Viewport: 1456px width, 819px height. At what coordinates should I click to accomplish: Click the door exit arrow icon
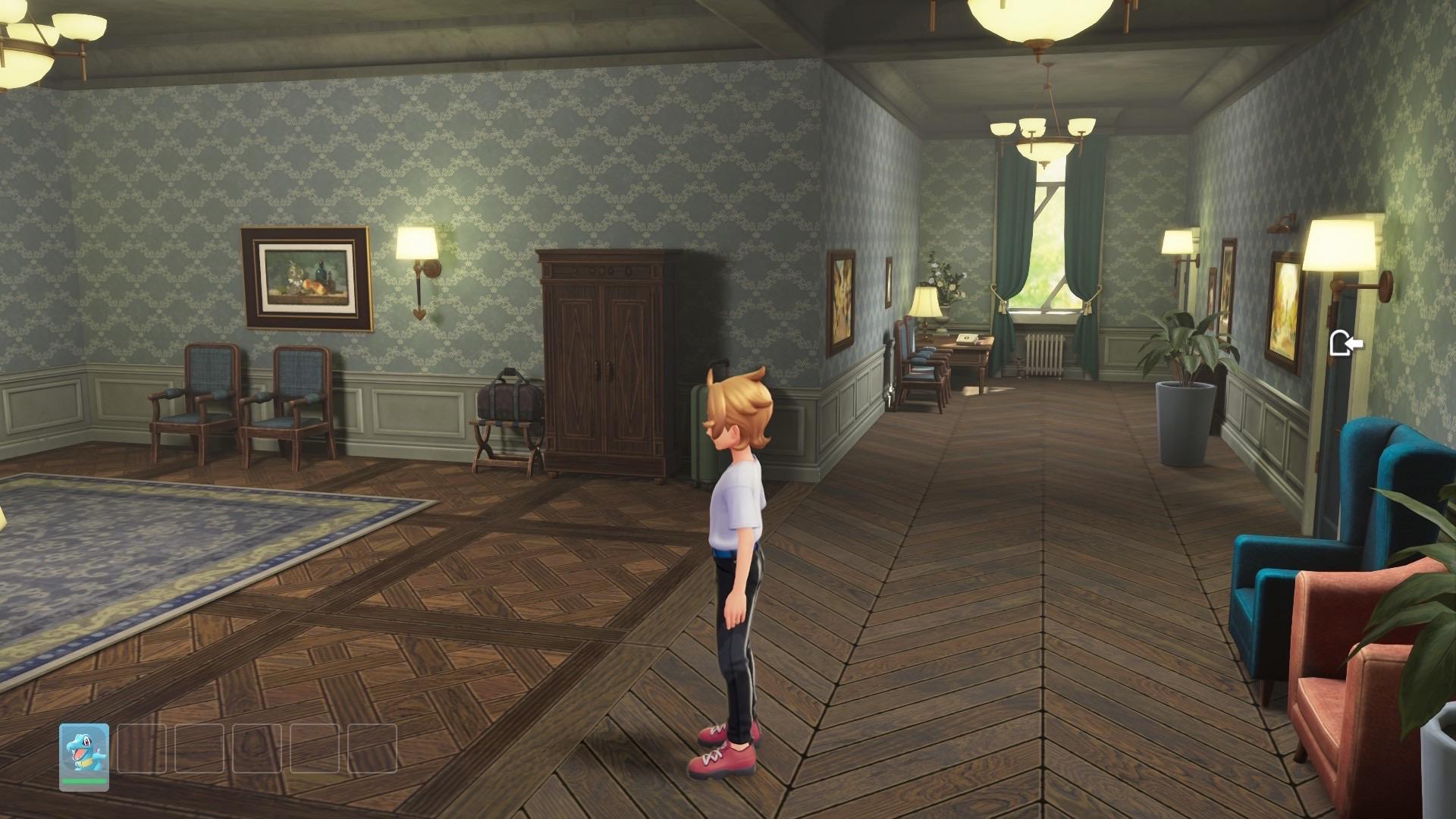click(x=1345, y=344)
